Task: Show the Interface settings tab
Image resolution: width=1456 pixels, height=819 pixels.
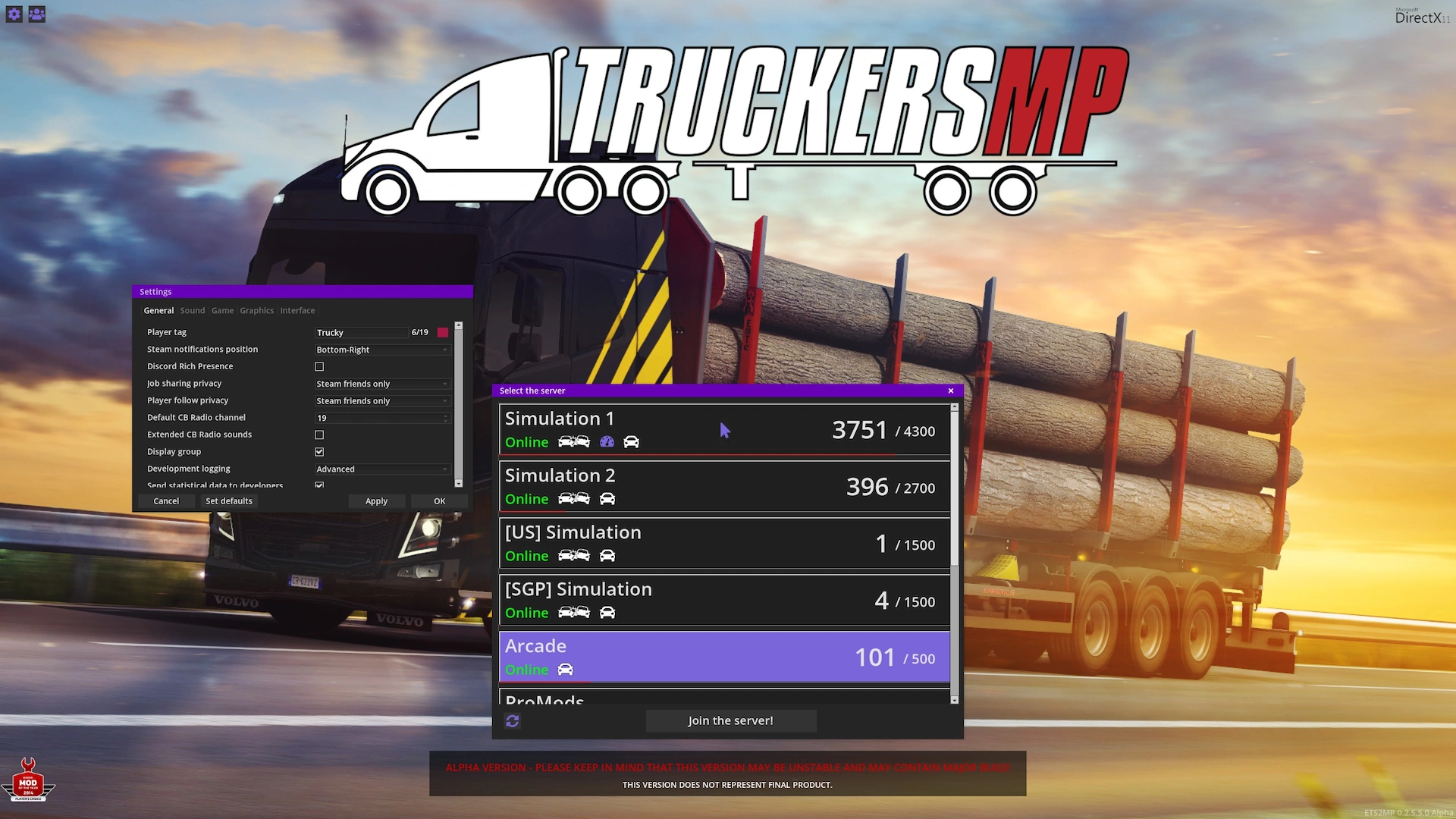Action: click(297, 311)
